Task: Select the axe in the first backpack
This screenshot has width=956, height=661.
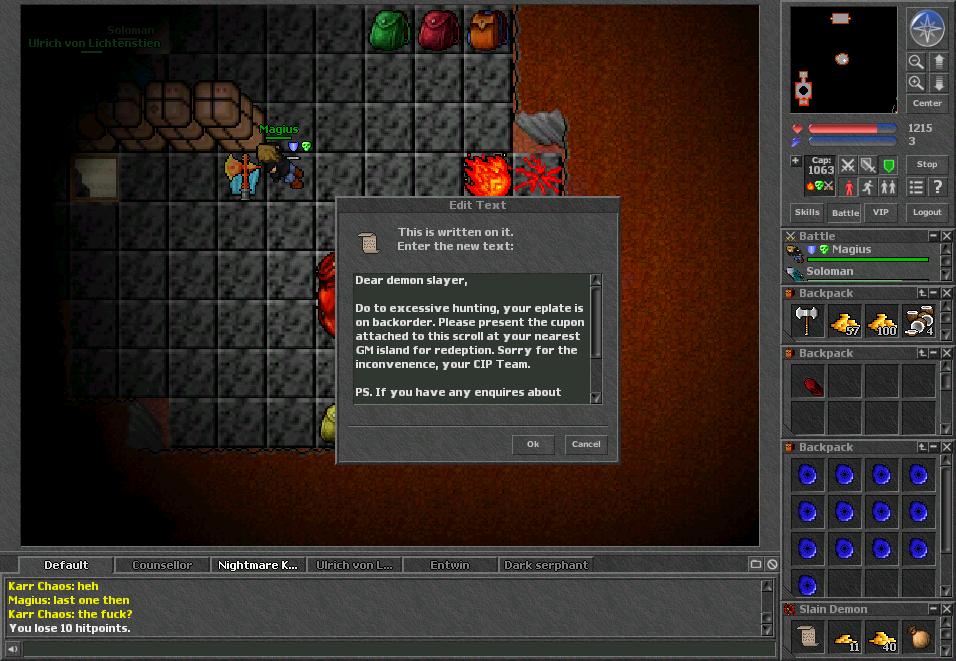Action: [808, 320]
